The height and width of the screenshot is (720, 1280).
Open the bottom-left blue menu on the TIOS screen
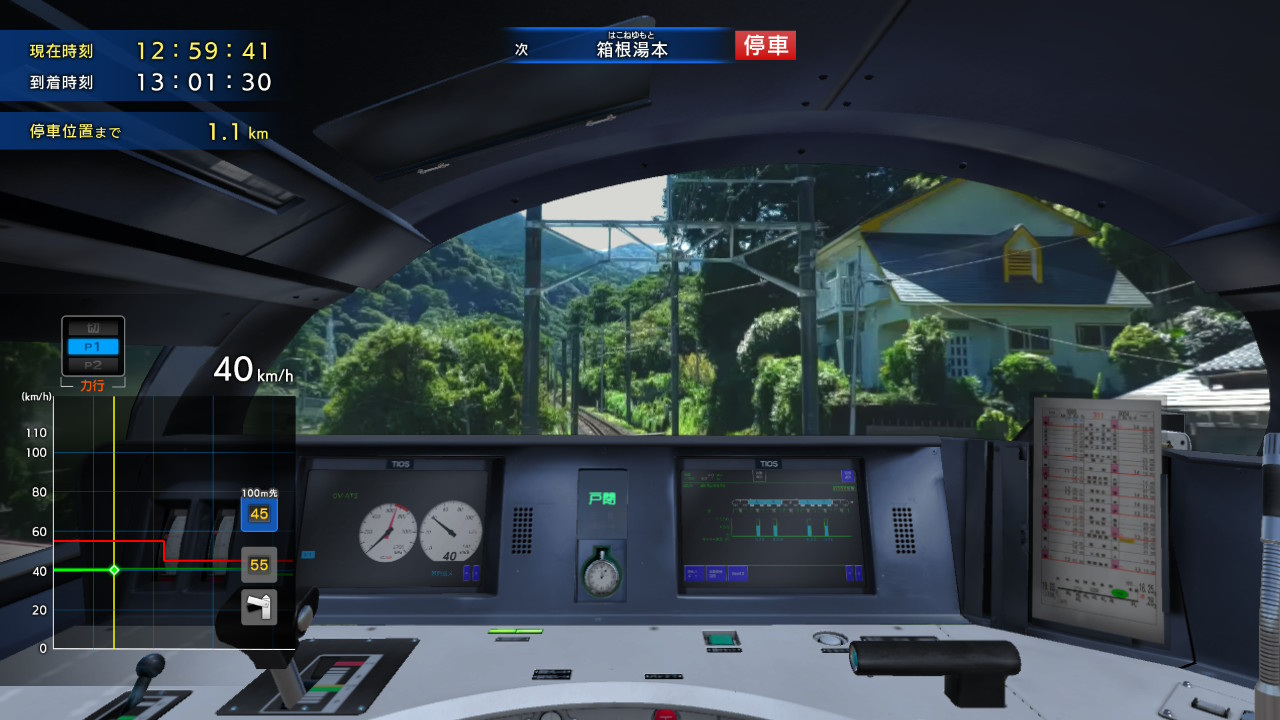coord(694,576)
